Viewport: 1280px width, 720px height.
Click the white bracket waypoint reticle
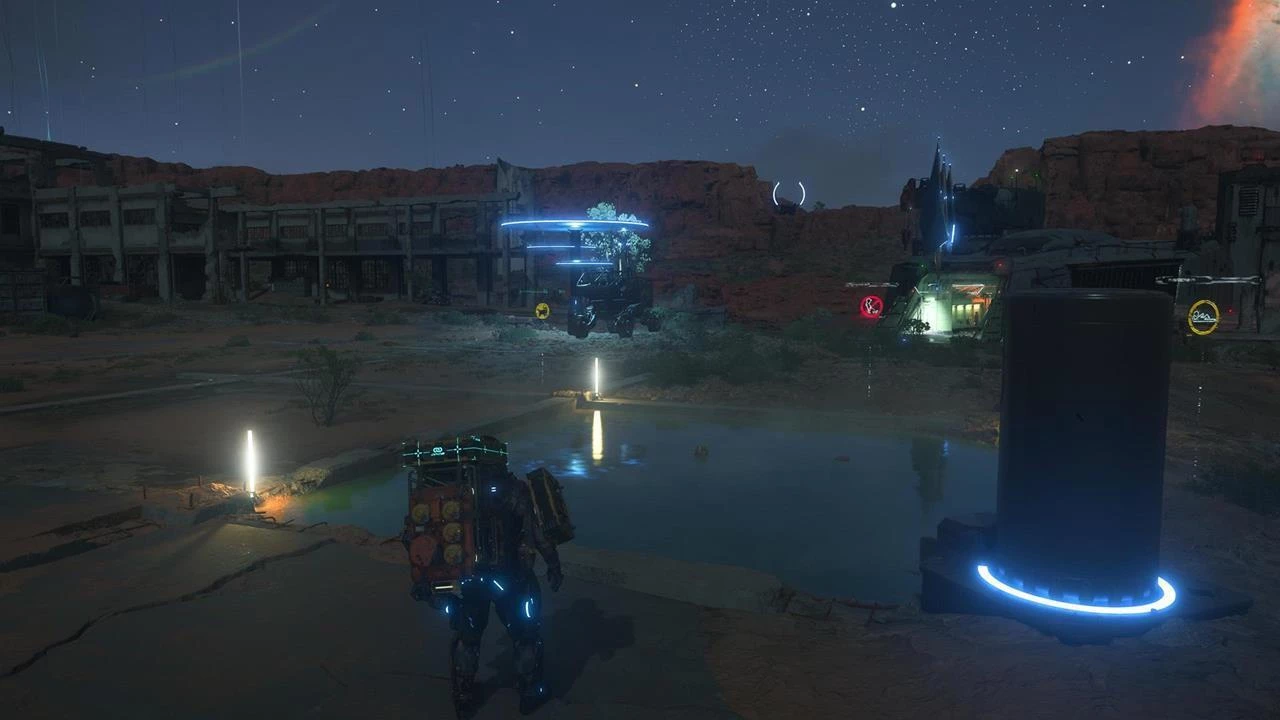(x=788, y=194)
